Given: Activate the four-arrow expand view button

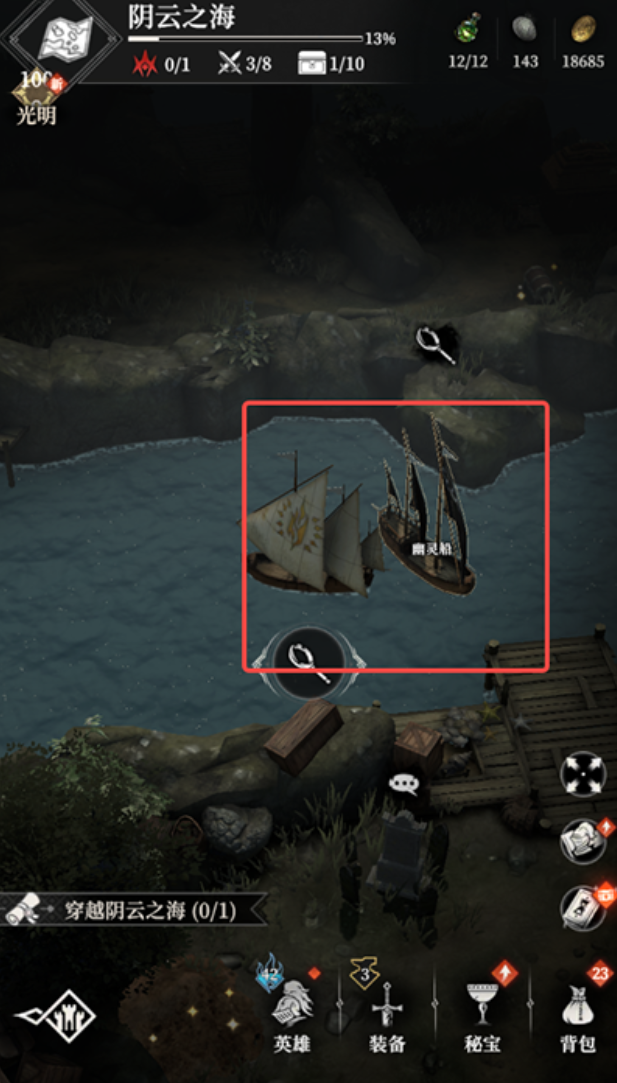Looking at the screenshot, I should point(582,774).
